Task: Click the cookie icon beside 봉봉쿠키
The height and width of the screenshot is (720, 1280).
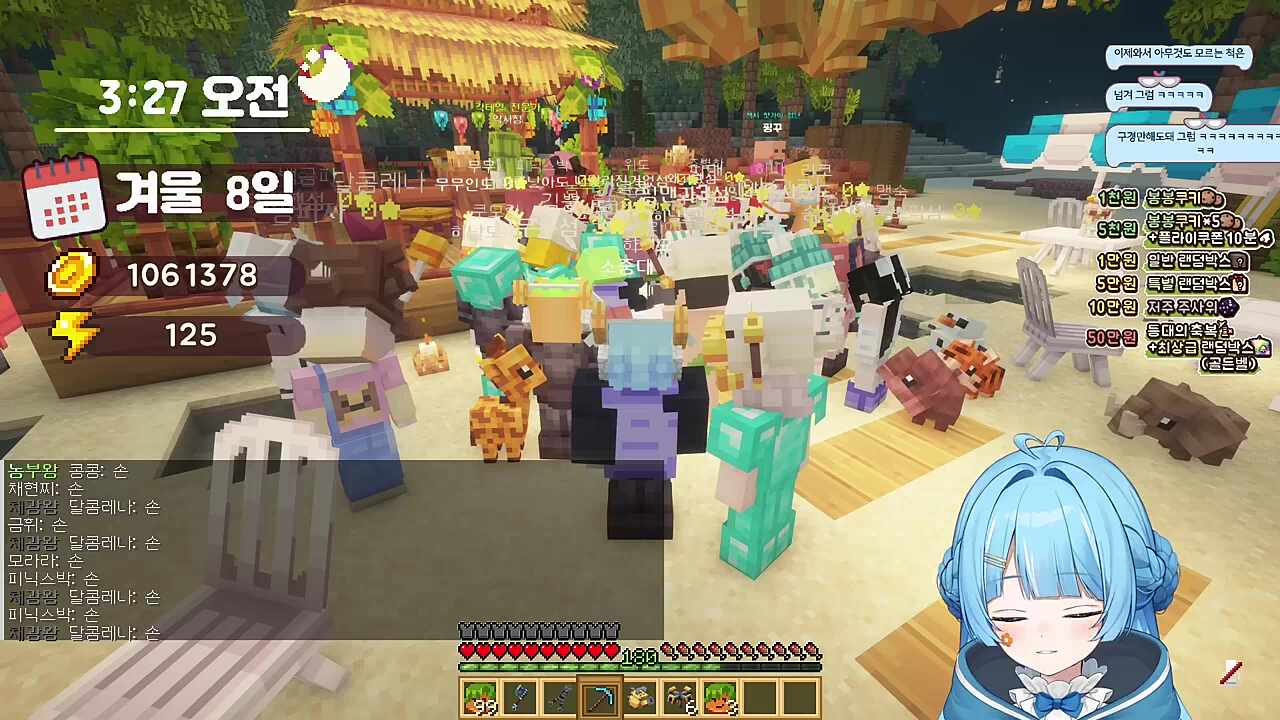Action: tap(1211, 198)
